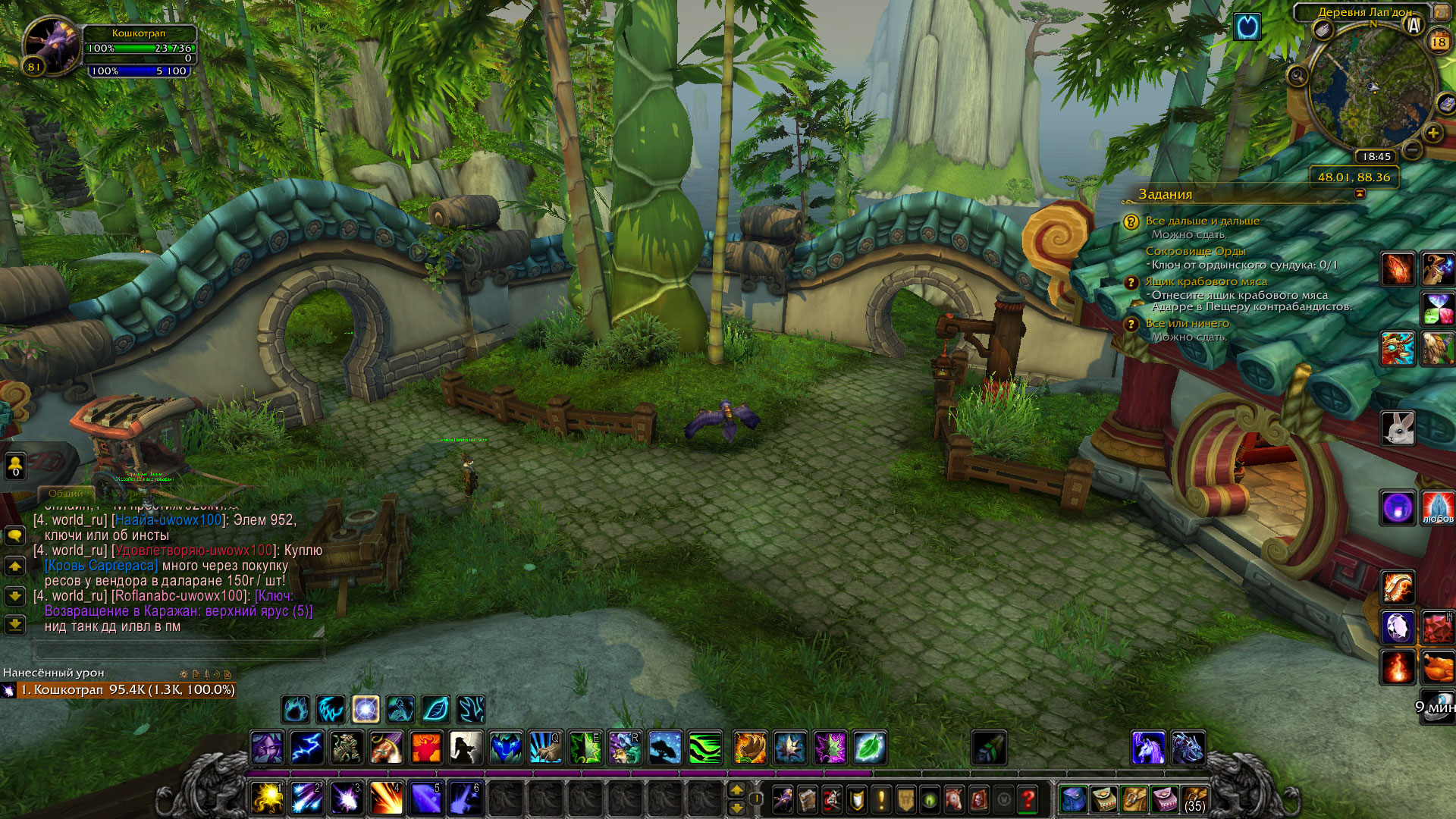Activate the yellow starburst ability in slot 1
The width and height of the screenshot is (1456, 819).
click(268, 798)
